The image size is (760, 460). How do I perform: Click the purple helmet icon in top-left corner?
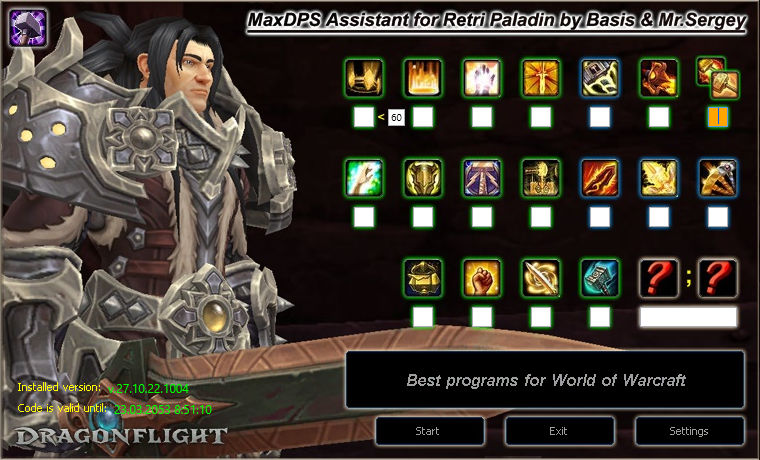point(26,26)
